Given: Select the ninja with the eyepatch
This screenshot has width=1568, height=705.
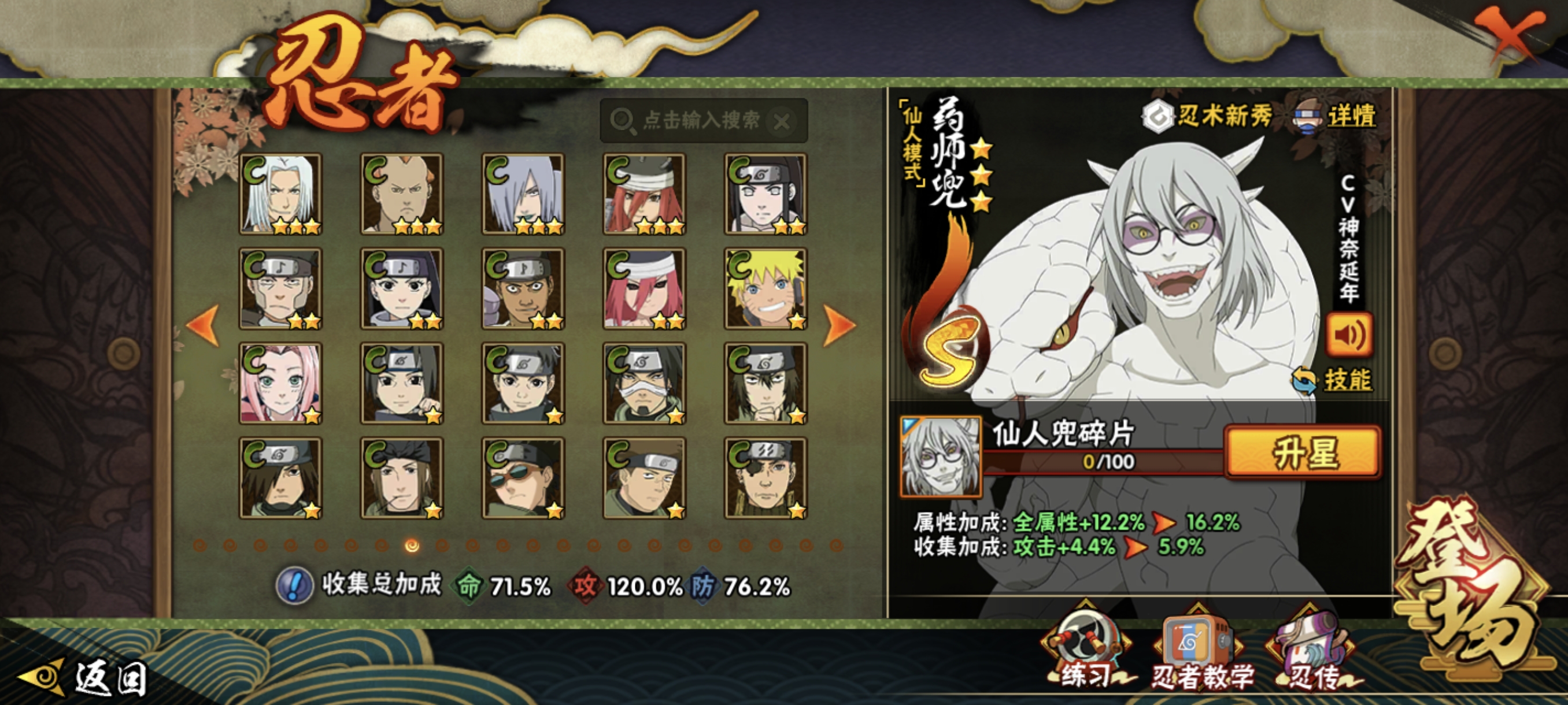Looking at the screenshot, I should coord(765,478).
